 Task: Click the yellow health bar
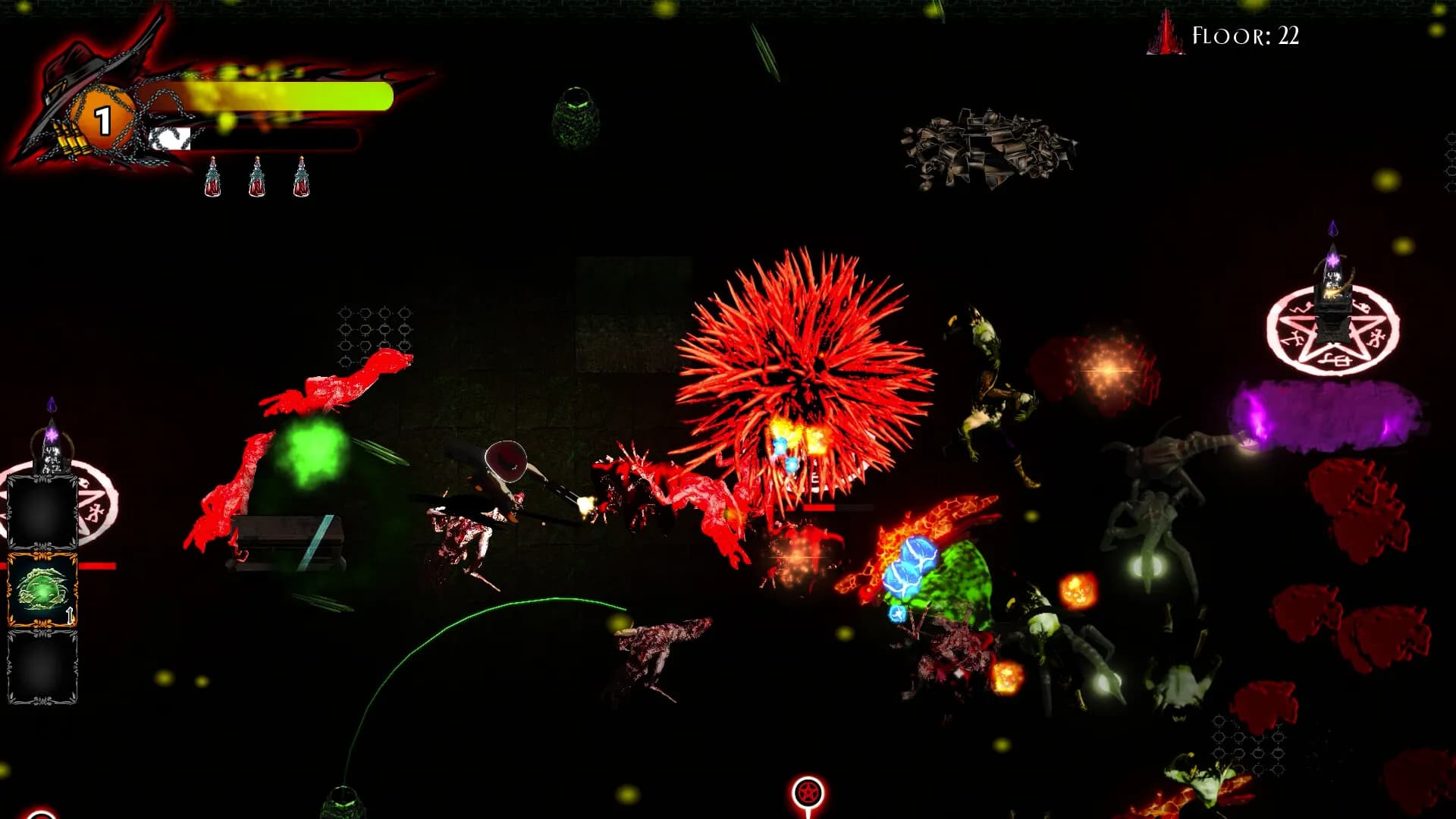[x=288, y=97]
